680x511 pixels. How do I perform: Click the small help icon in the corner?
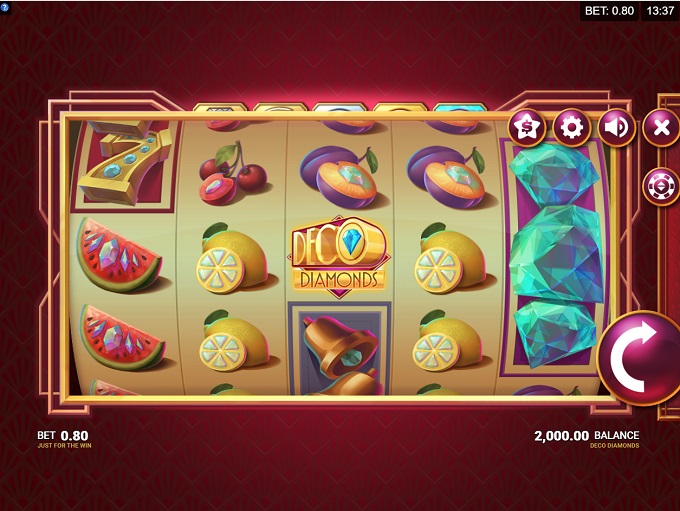[x=5, y=6]
